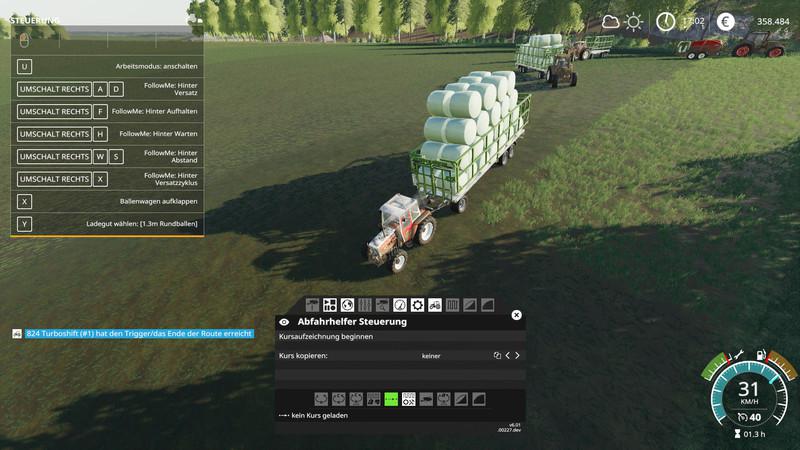Close the Abfahrhelfer Steuerung panel
The width and height of the screenshot is (800, 450).
516,315
